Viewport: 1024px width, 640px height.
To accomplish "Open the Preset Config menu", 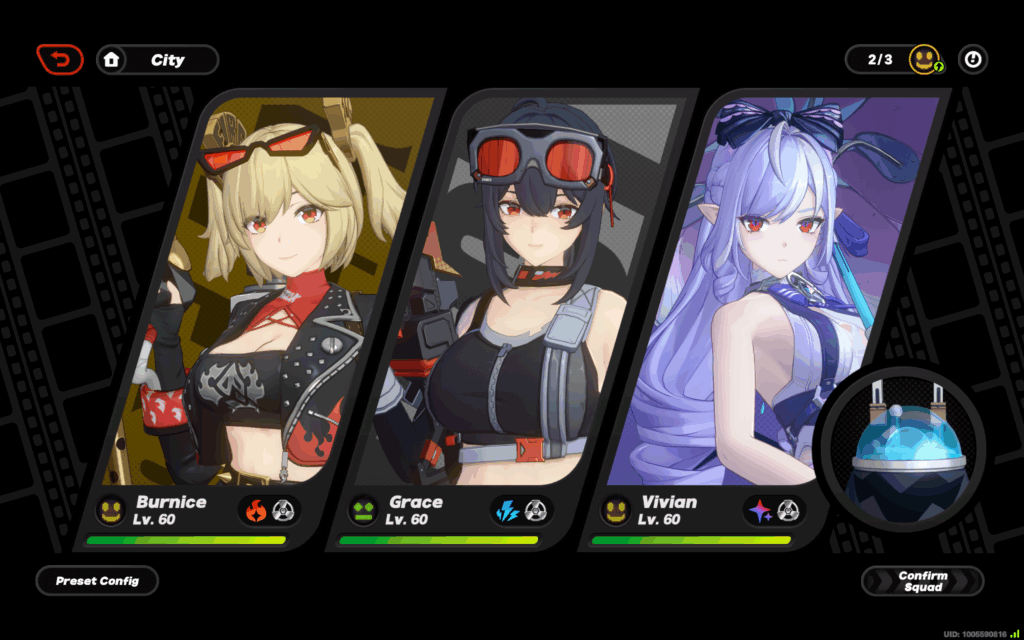I will coord(97,581).
